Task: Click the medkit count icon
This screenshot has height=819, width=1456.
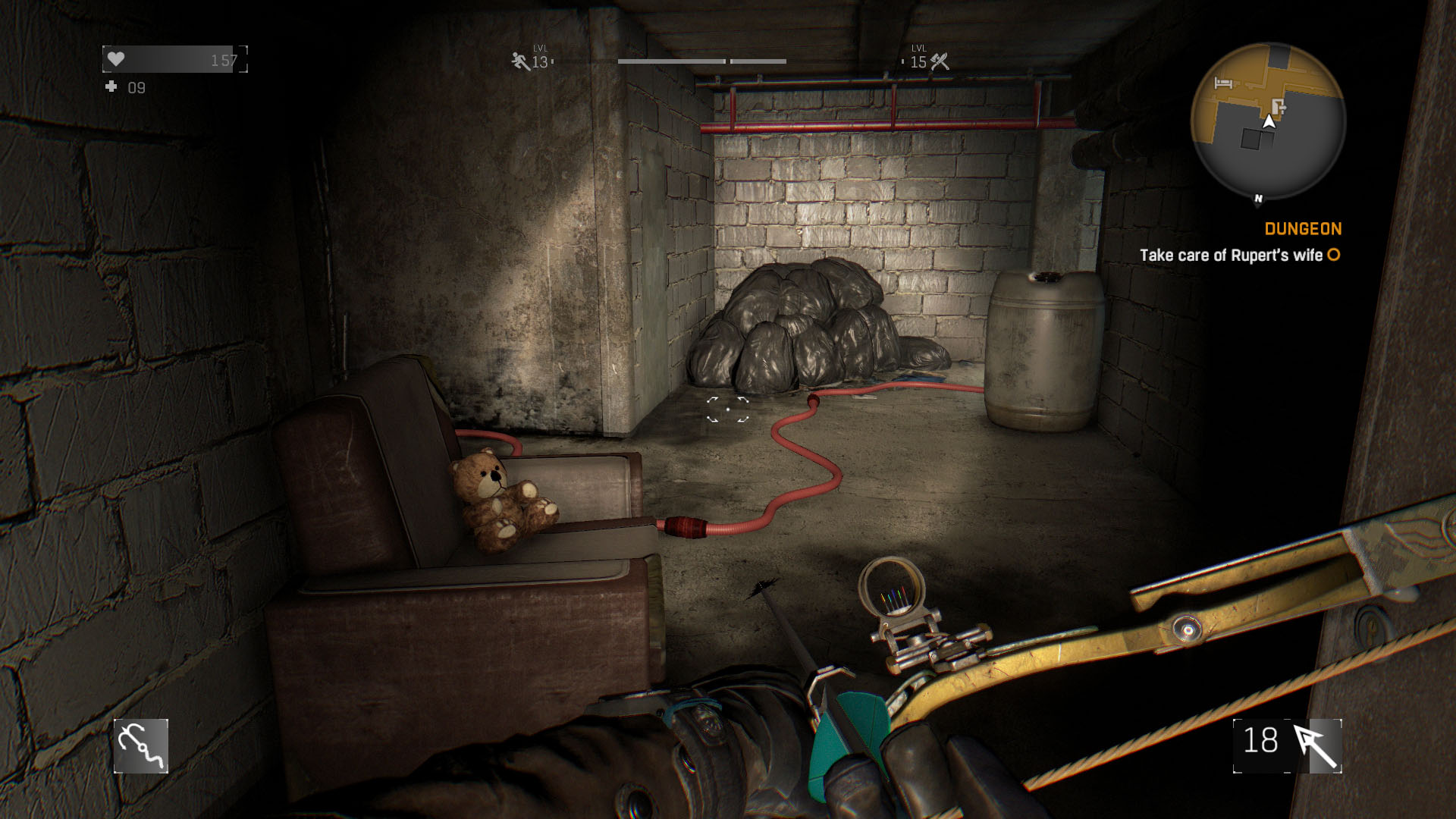Action: [111, 87]
